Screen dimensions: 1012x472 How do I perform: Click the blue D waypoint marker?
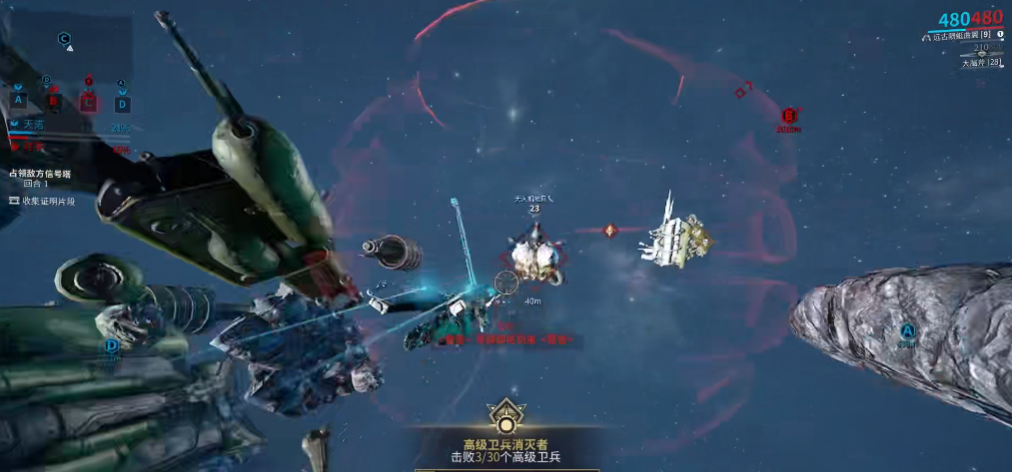pos(111,345)
